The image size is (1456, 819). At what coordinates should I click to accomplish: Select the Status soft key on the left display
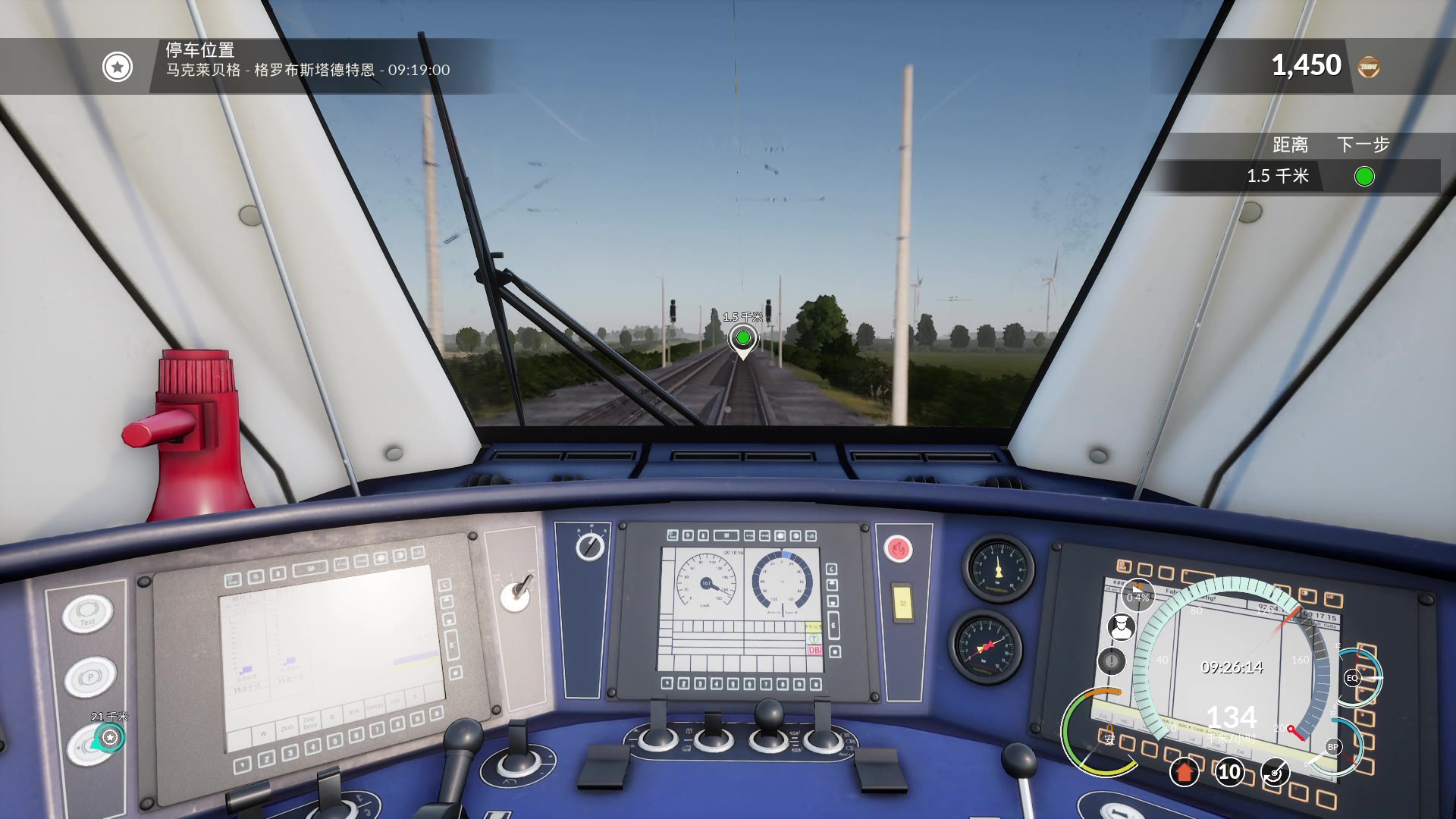pyautogui.click(x=375, y=706)
